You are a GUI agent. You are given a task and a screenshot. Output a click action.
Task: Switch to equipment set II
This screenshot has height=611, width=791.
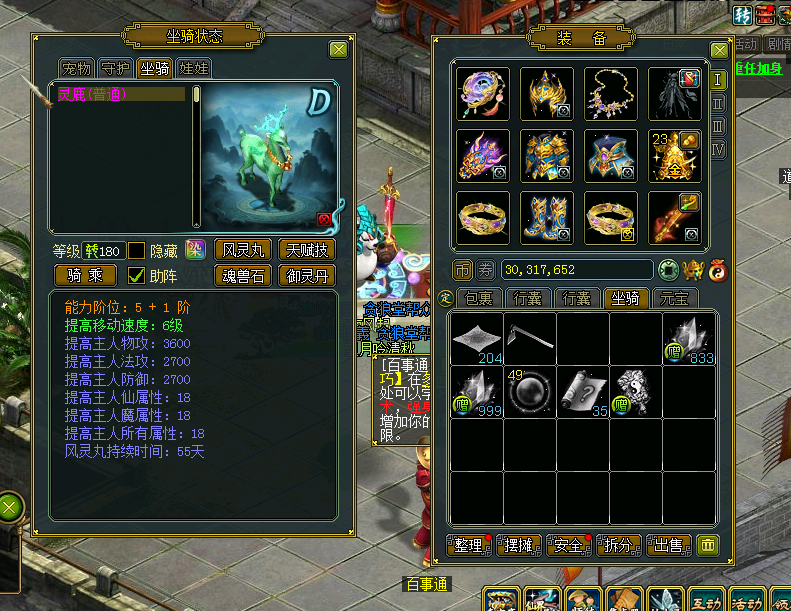[718, 103]
